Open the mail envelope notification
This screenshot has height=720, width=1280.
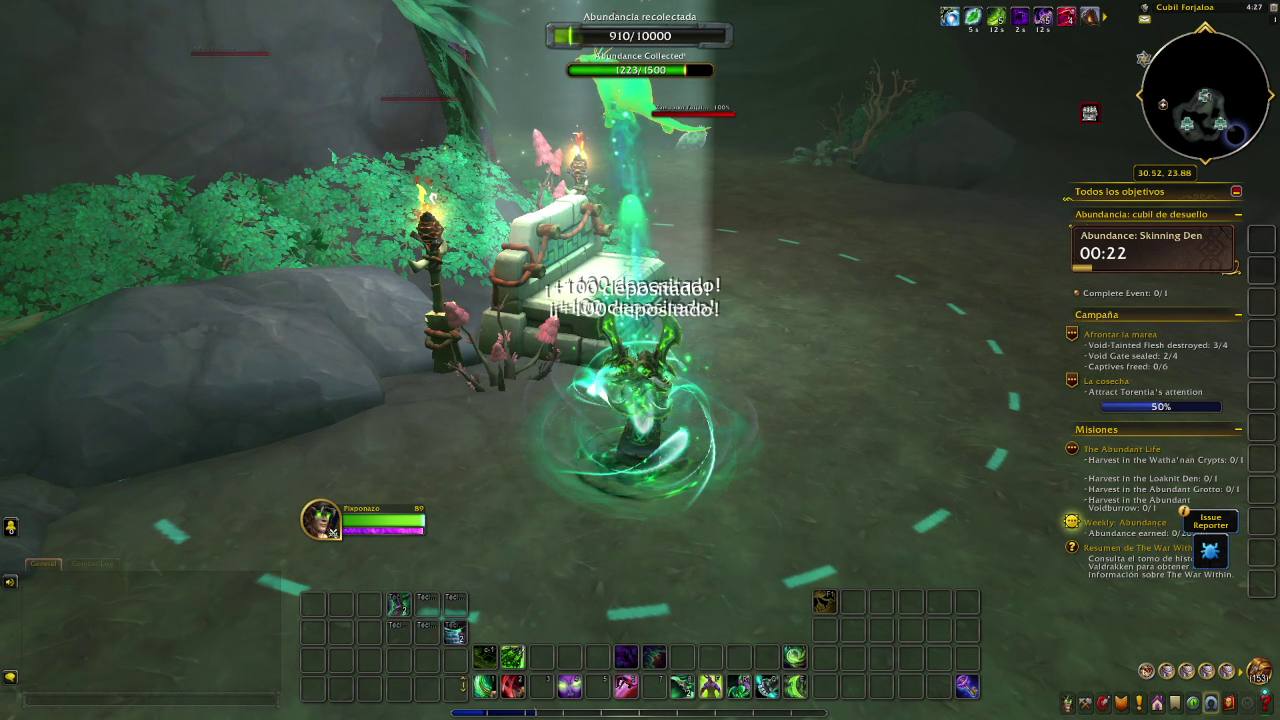coord(1145,19)
